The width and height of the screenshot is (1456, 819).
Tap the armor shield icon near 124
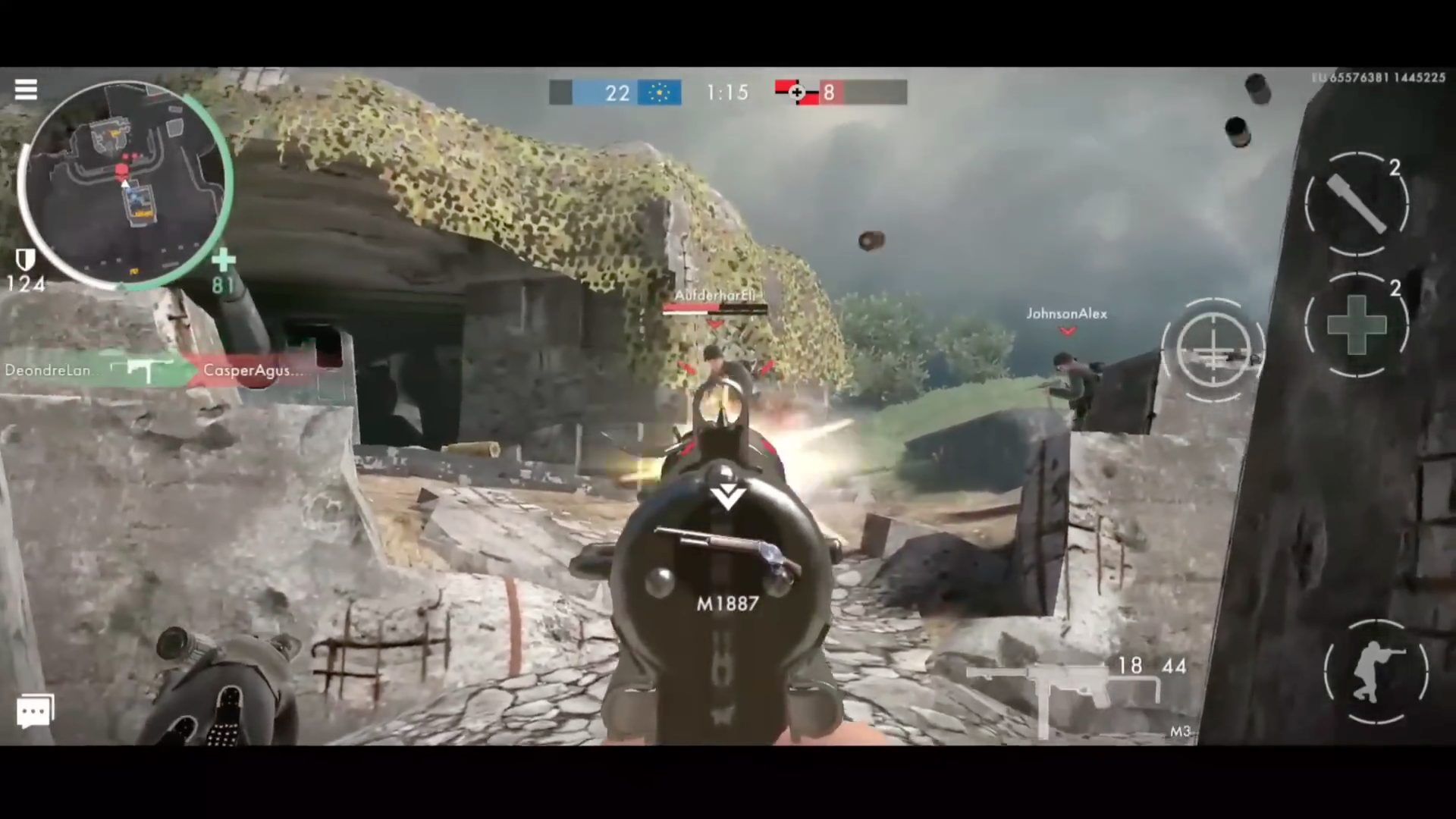[x=25, y=259]
